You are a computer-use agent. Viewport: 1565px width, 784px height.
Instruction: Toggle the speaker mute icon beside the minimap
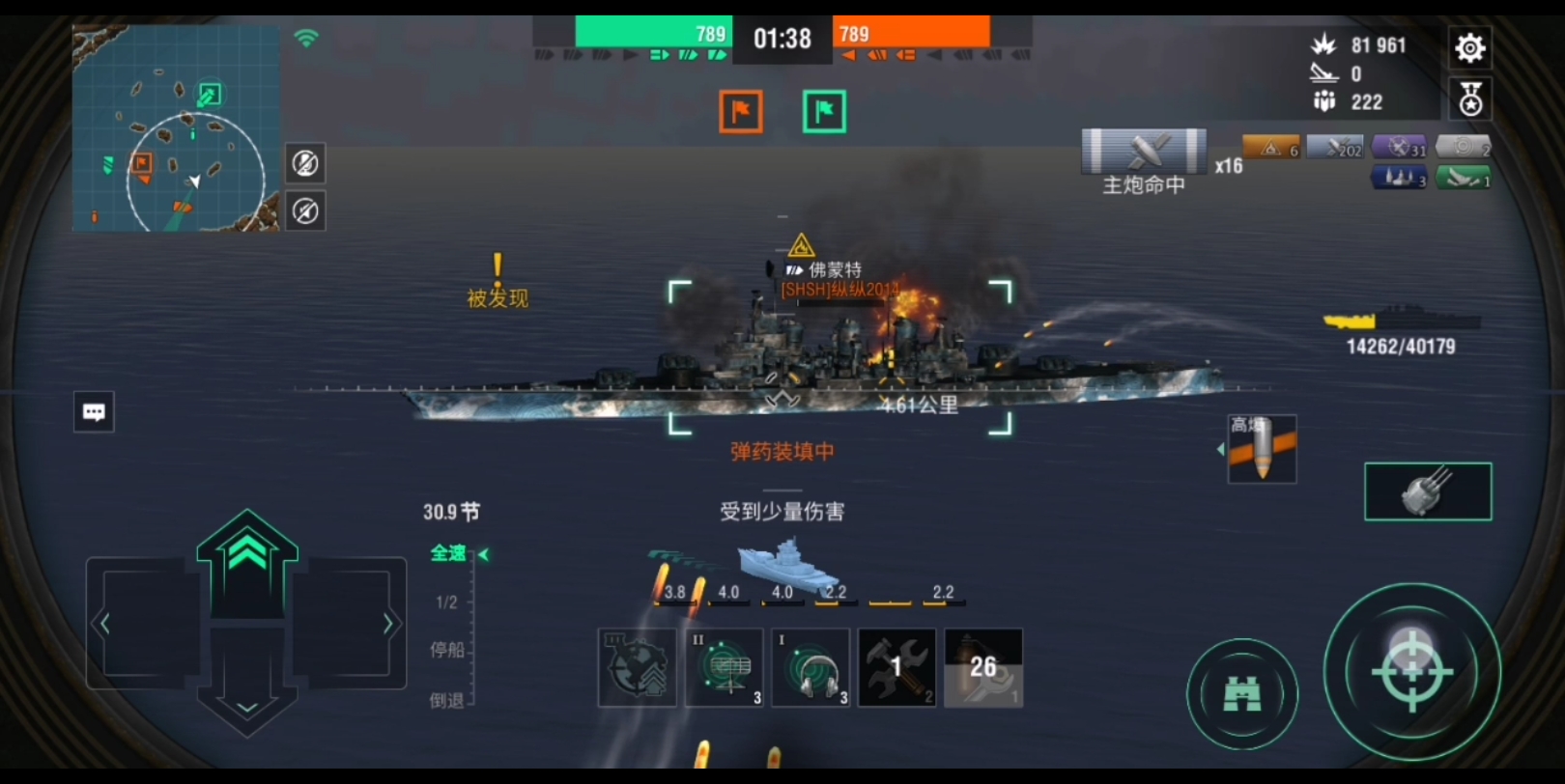305,210
